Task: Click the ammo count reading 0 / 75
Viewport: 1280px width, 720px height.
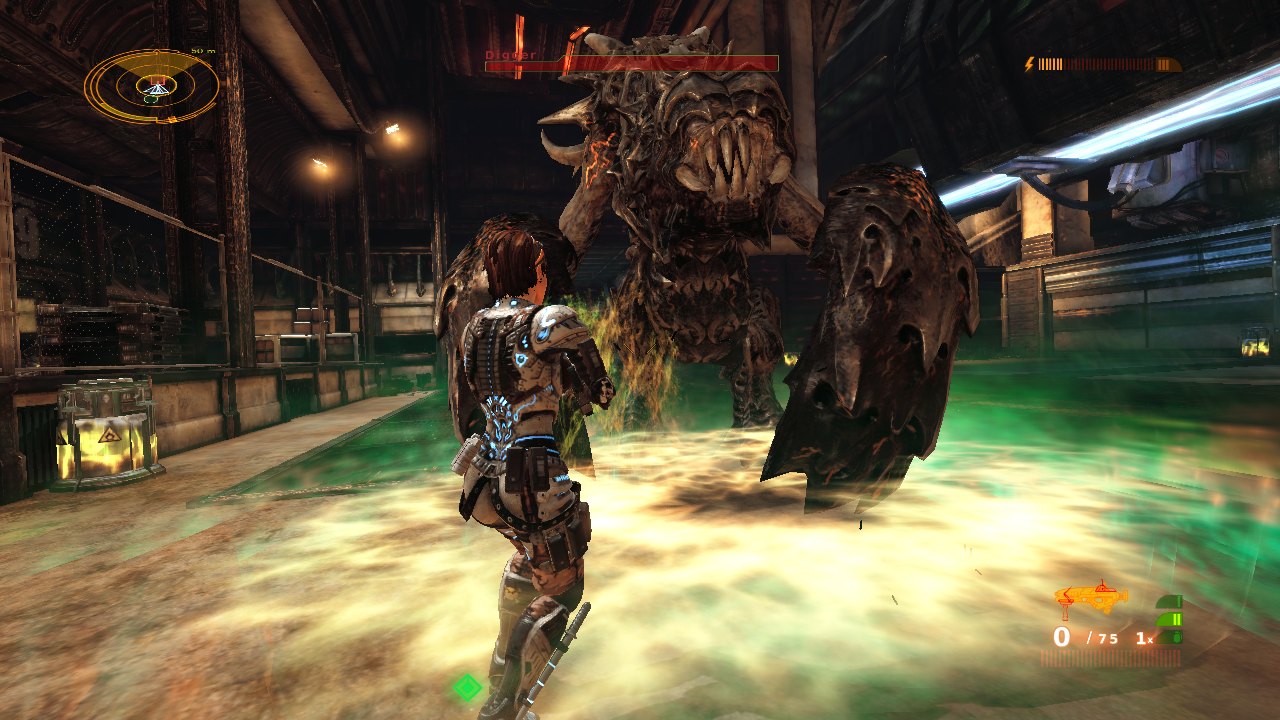Action: pos(1085,636)
